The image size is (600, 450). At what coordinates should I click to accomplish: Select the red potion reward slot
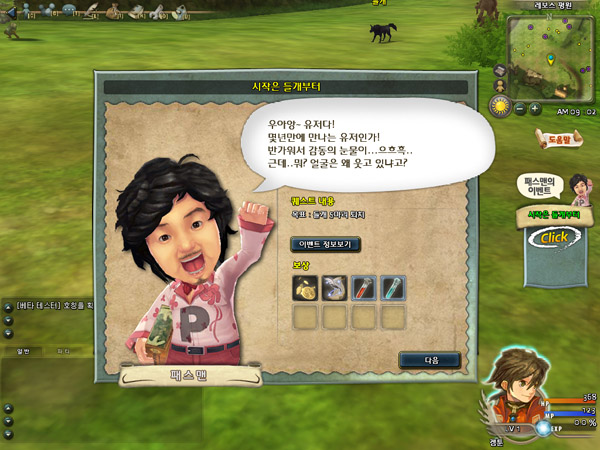(x=365, y=288)
